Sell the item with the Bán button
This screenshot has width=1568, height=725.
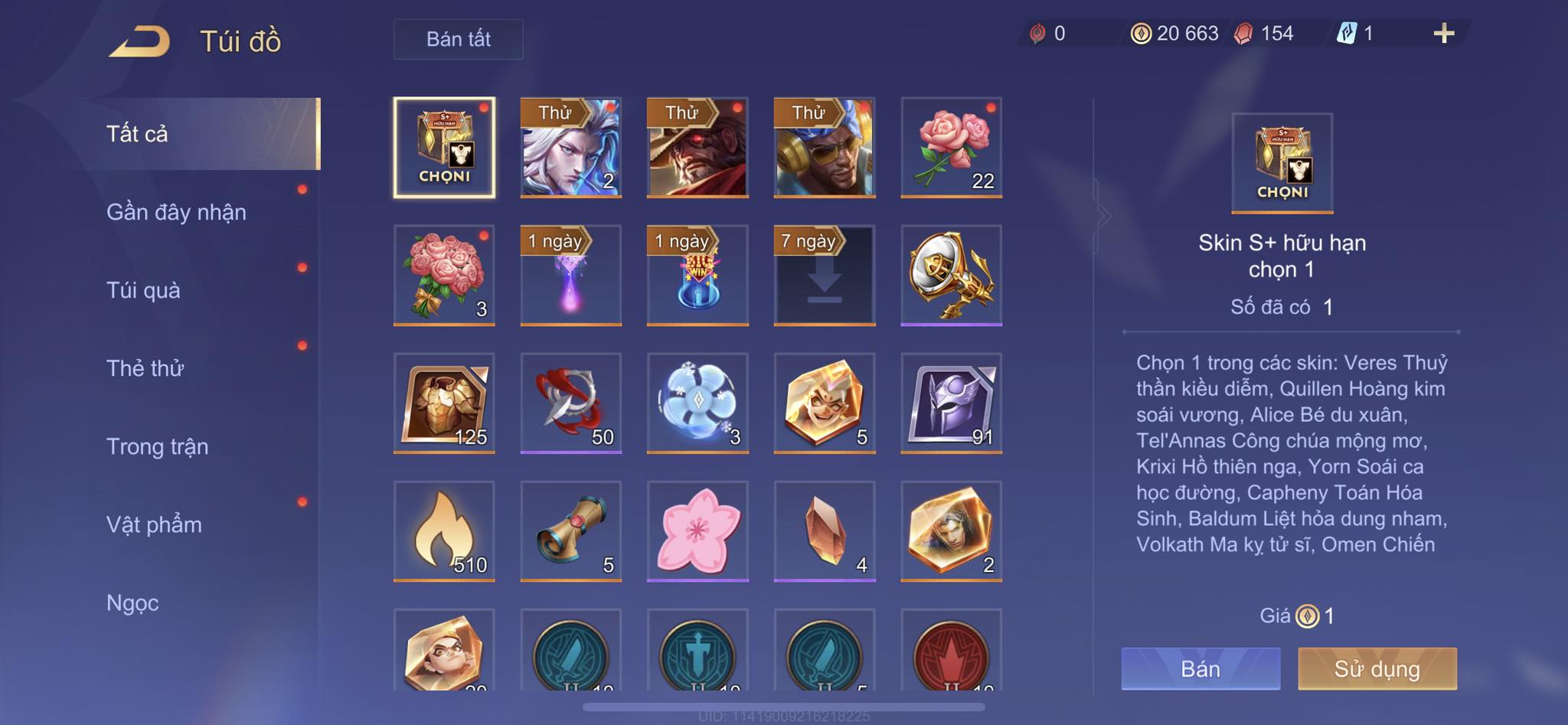click(1200, 668)
